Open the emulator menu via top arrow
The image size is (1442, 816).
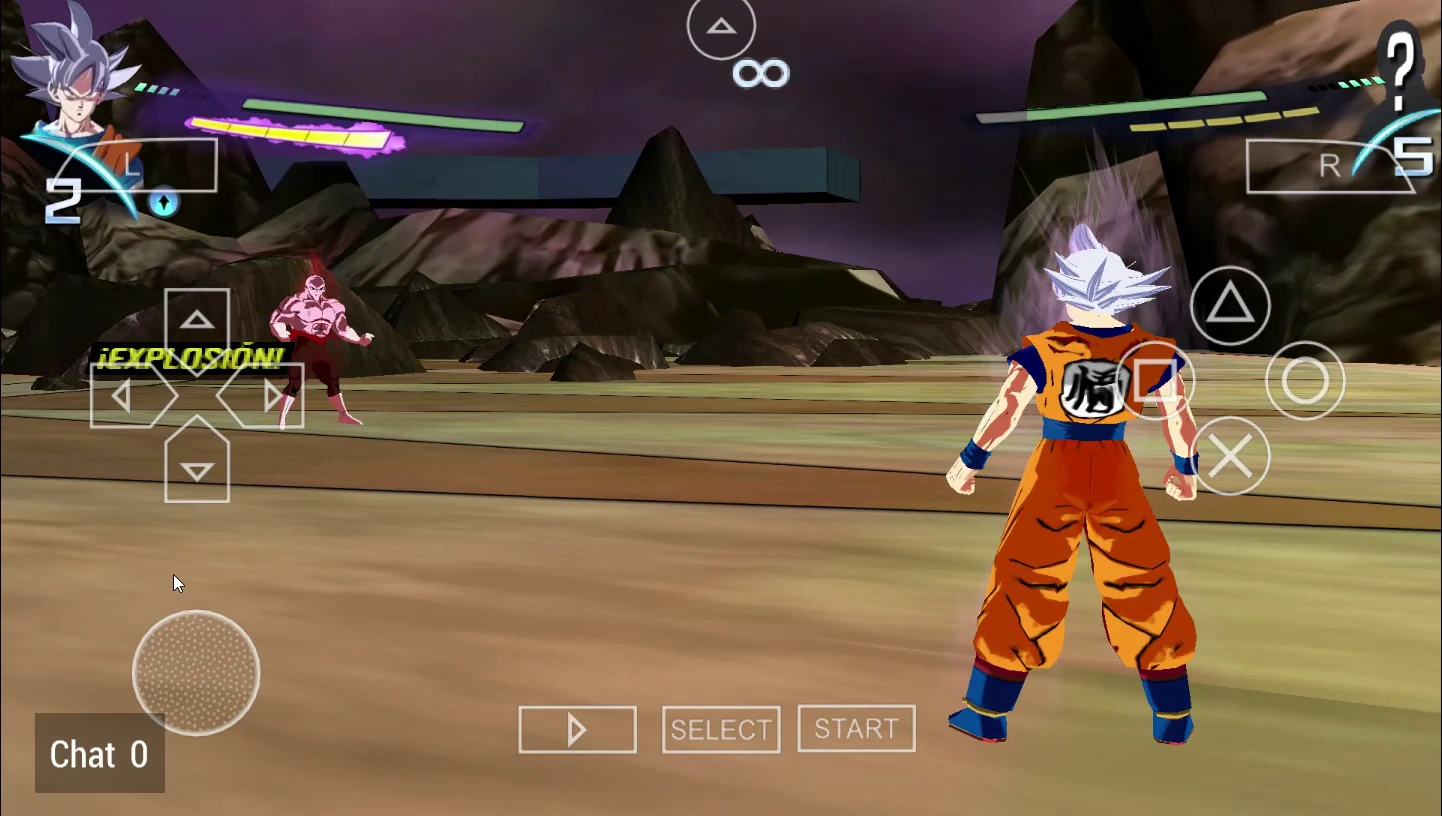(x=721, y=27)
